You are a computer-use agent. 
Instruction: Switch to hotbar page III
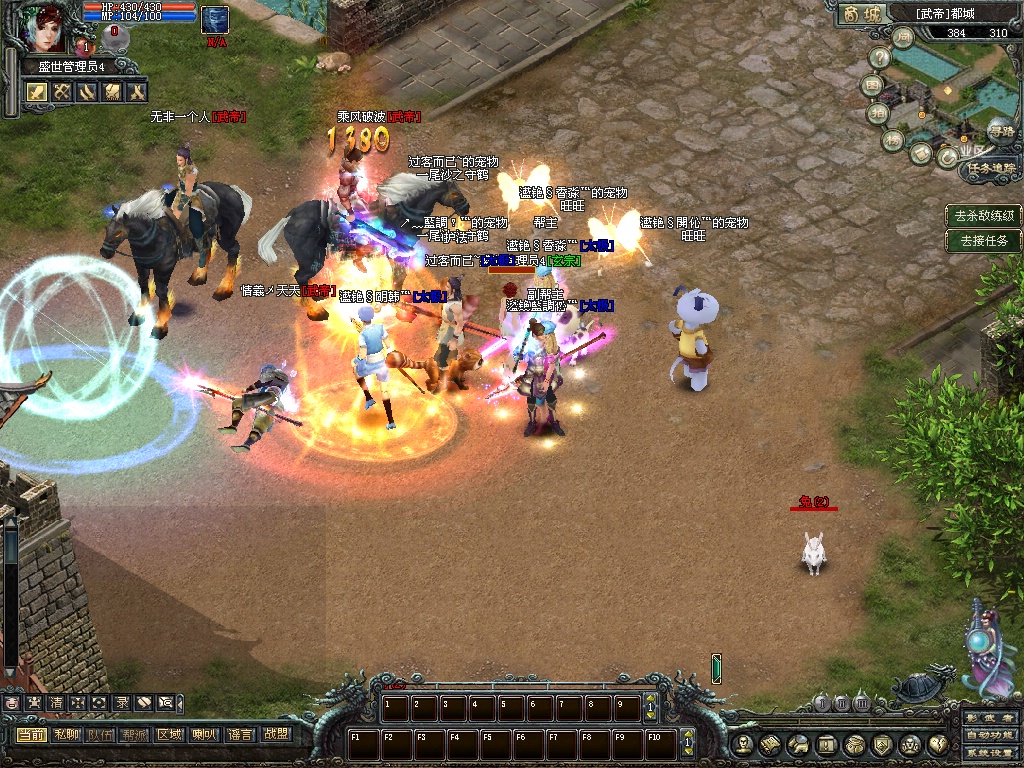[x=861, y=704]
